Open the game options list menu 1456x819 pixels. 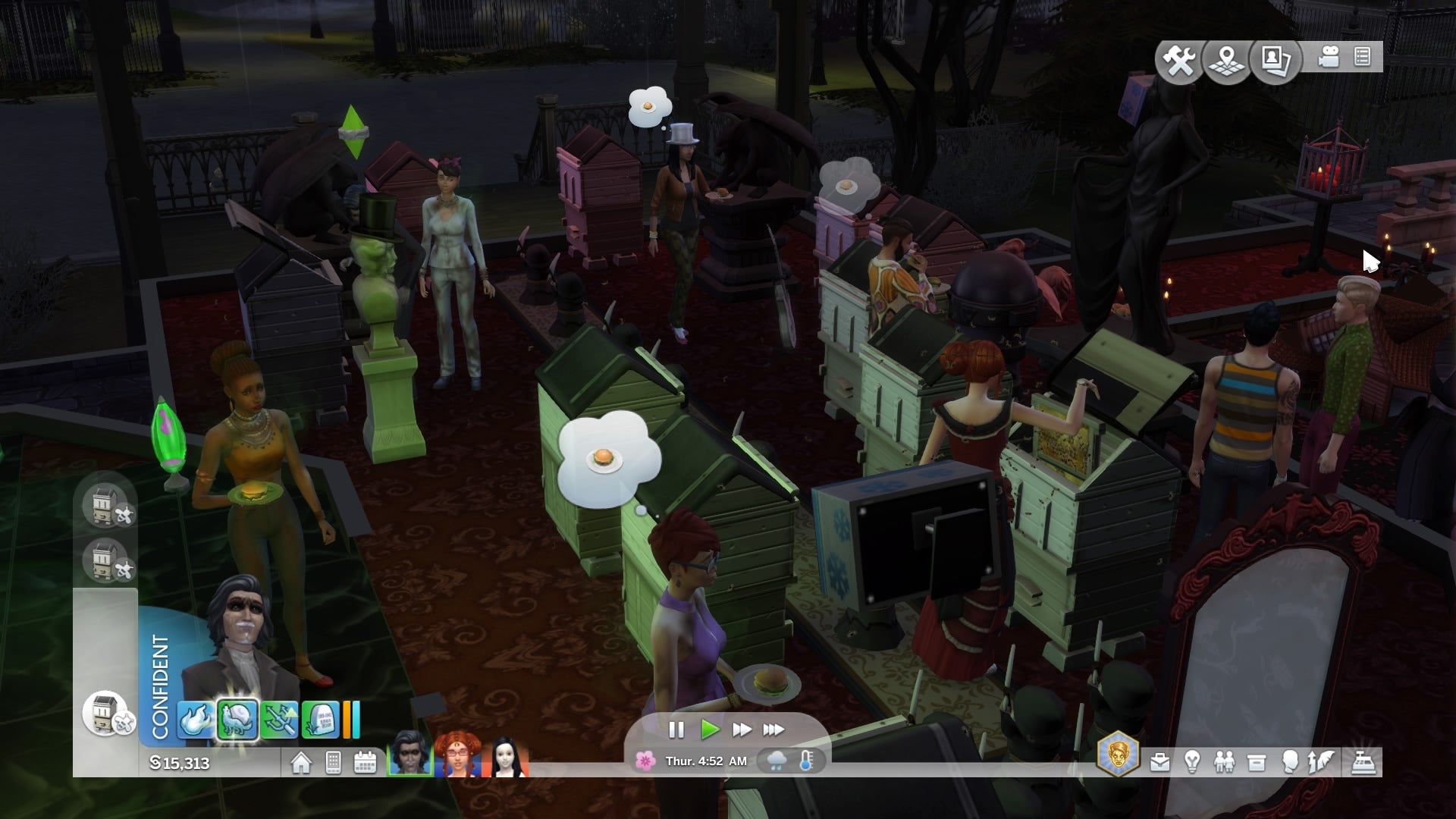coord(1362,58)
